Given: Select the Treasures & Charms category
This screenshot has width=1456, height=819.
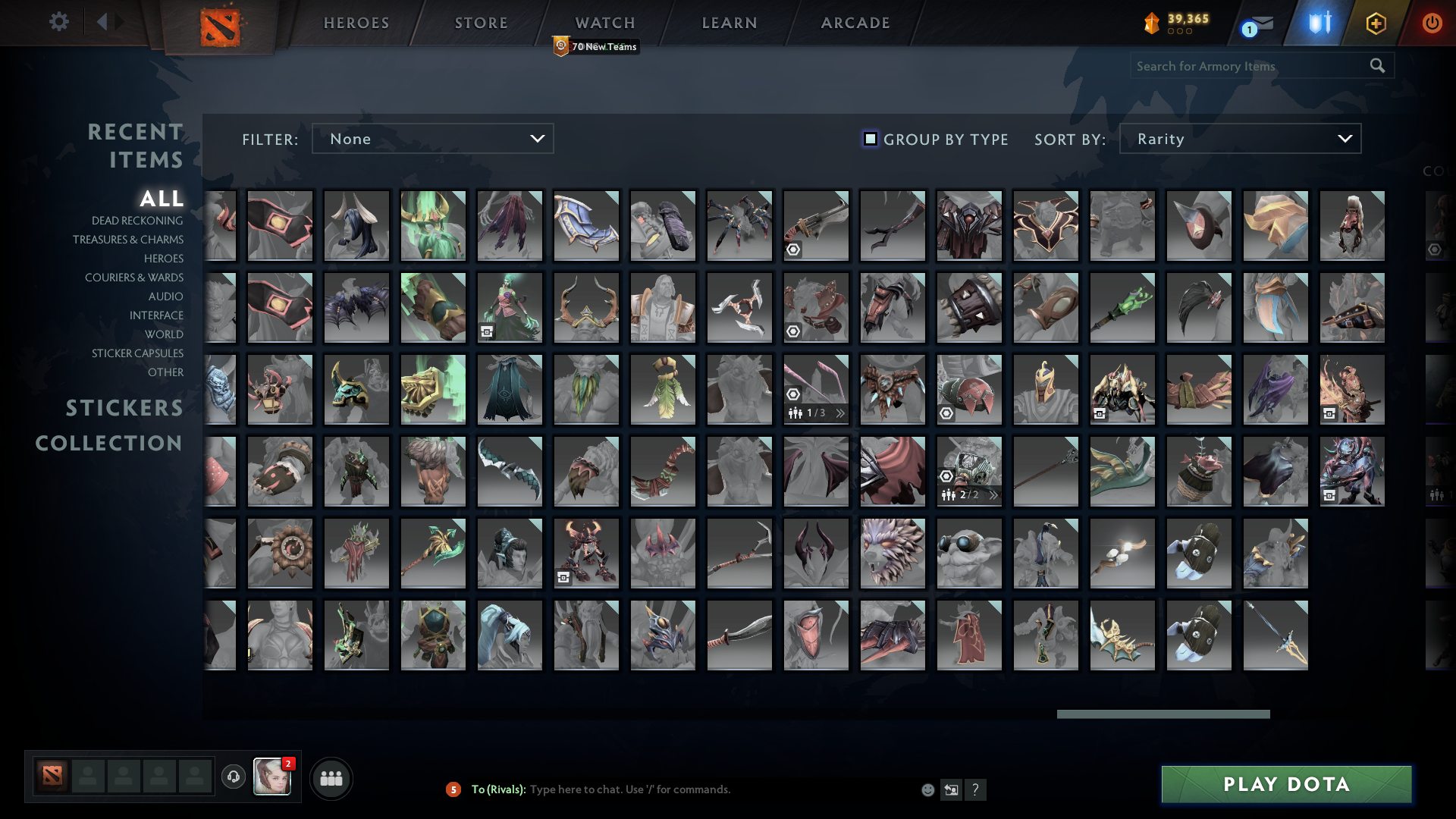Looking at the screenshot, I should [x=127, y=240].
